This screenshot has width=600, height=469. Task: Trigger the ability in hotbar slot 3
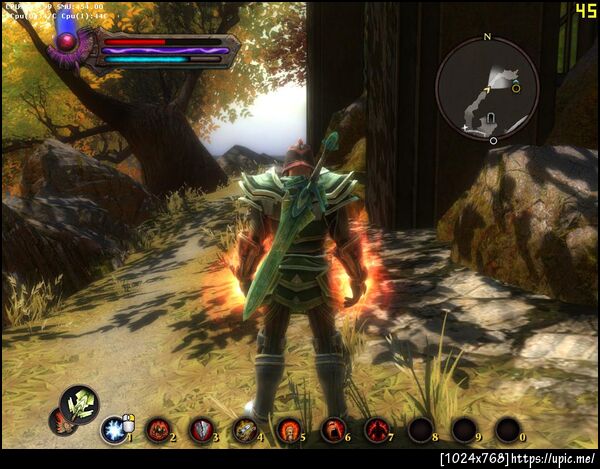201,430
